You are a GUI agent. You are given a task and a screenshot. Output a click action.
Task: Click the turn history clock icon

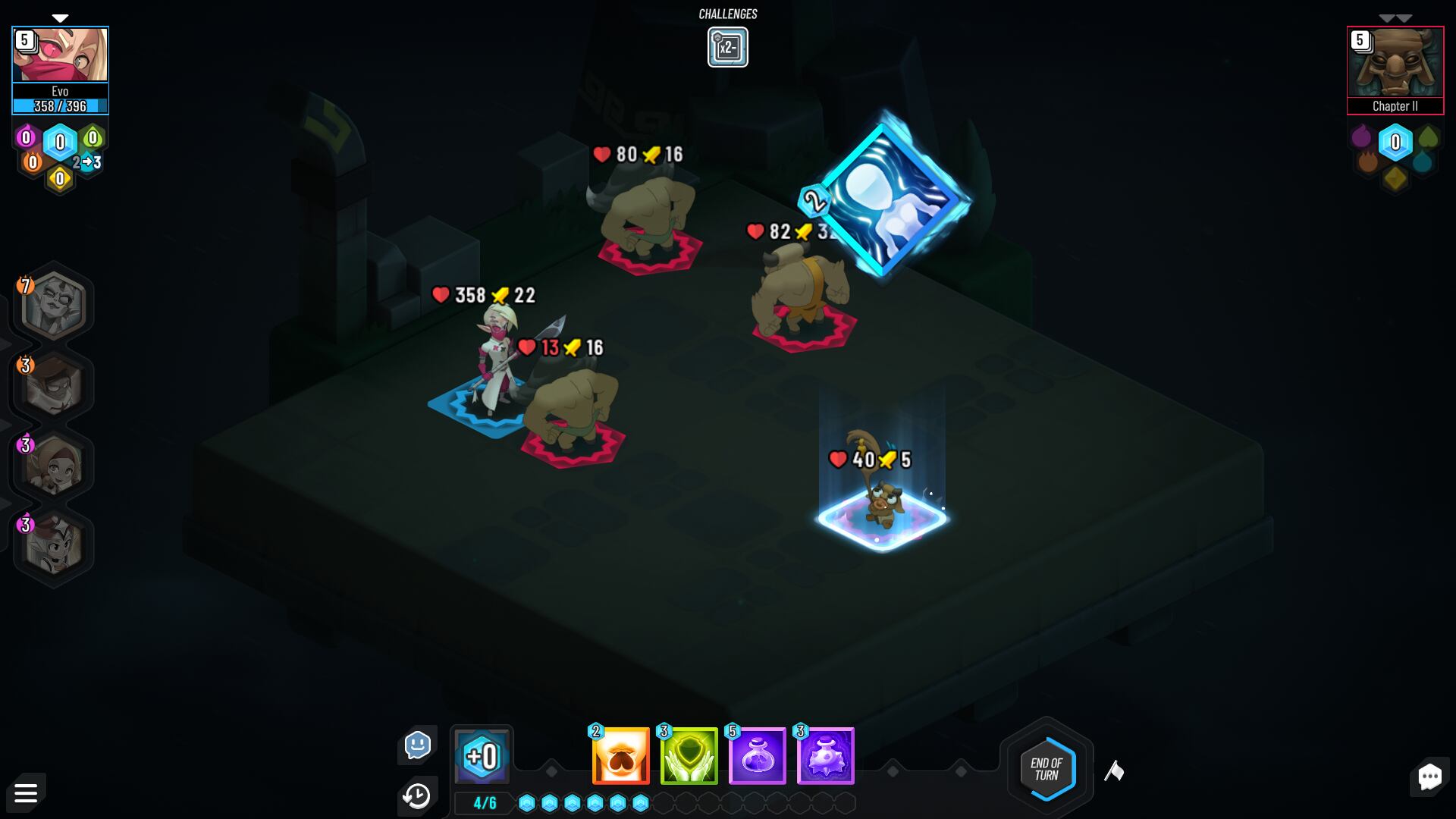[x=416, y=795]
